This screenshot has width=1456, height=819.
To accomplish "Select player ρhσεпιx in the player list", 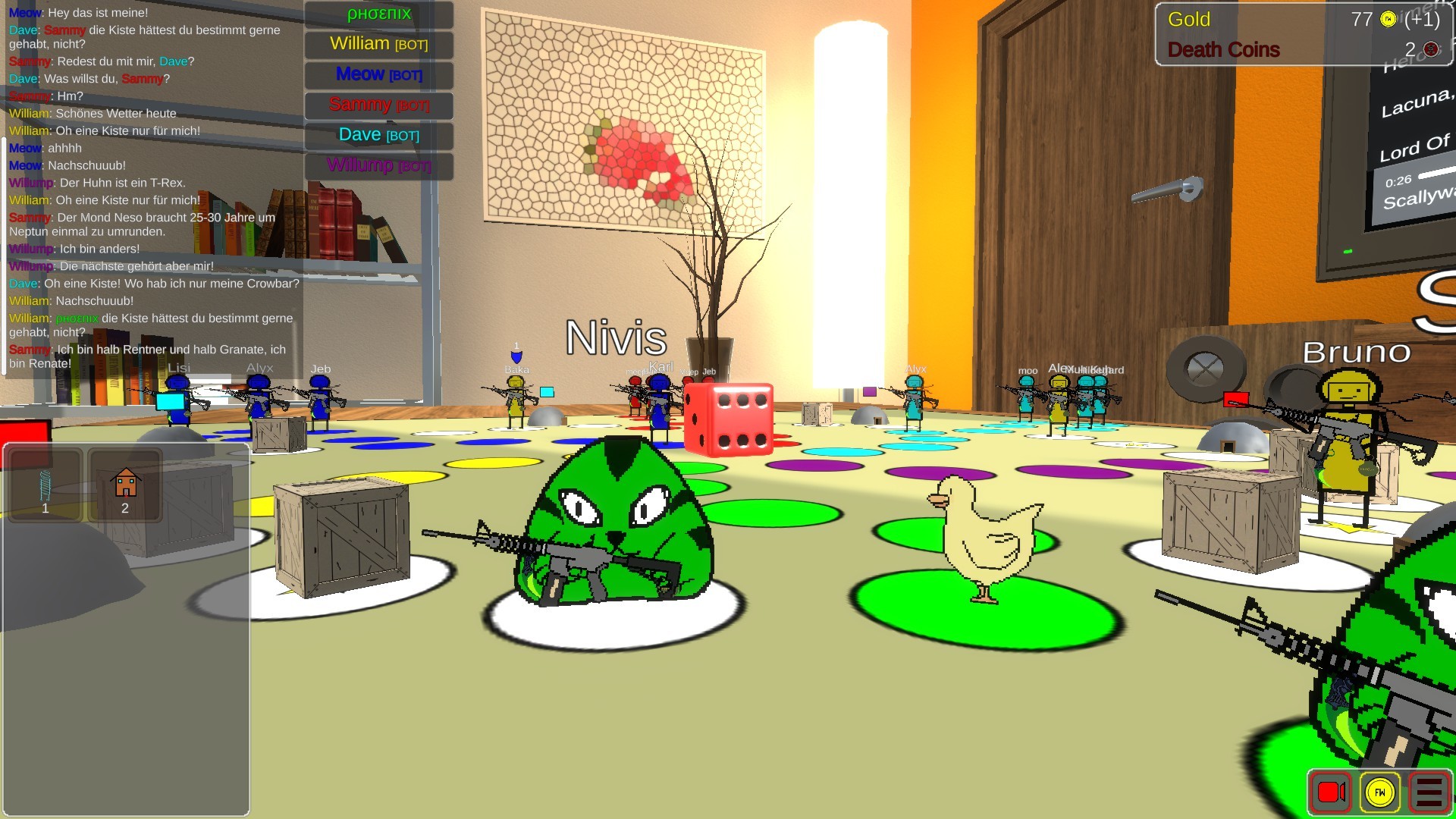I will (x=378, y=14).
